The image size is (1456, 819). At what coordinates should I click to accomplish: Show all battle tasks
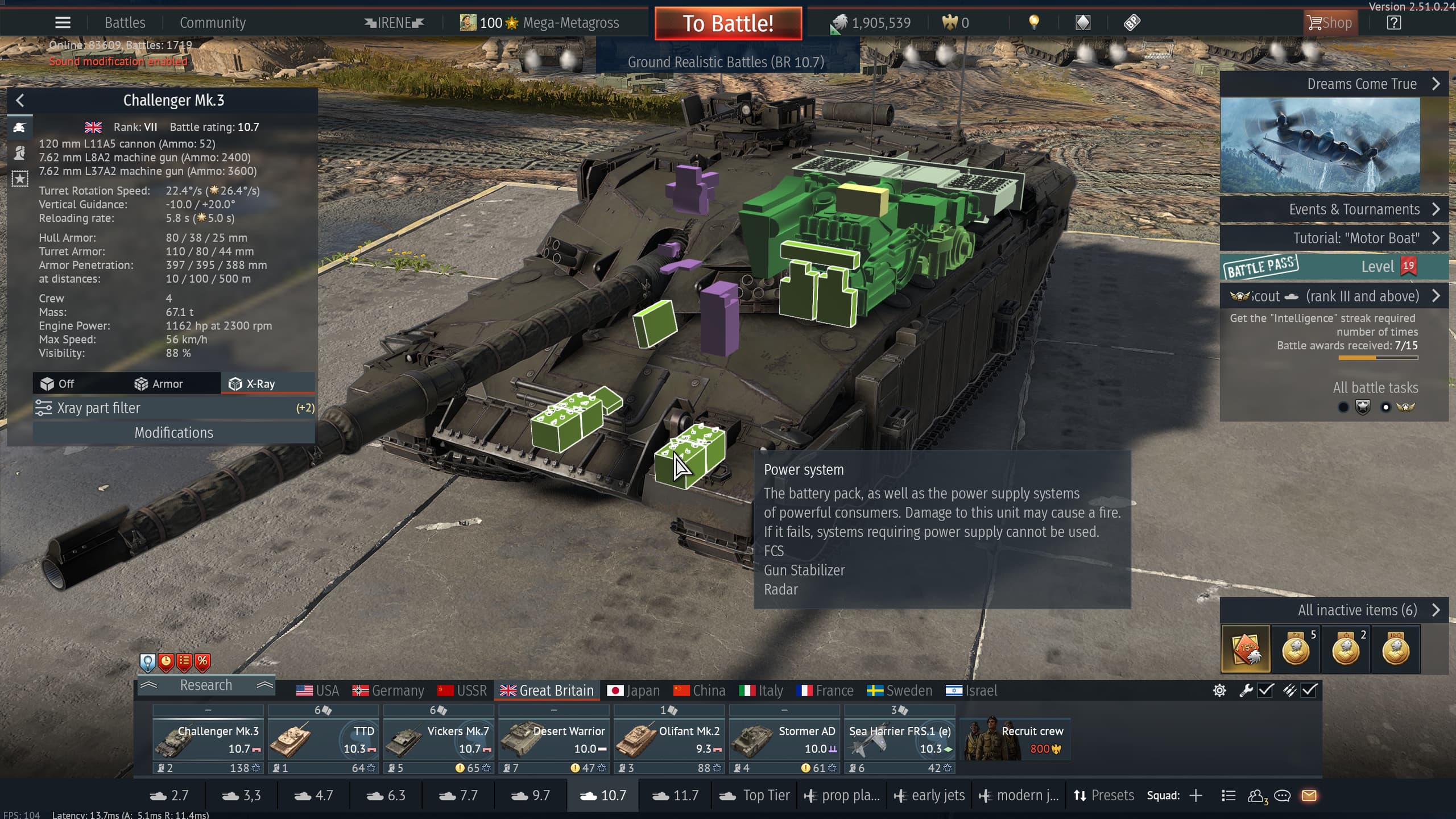click(1375, 388)
